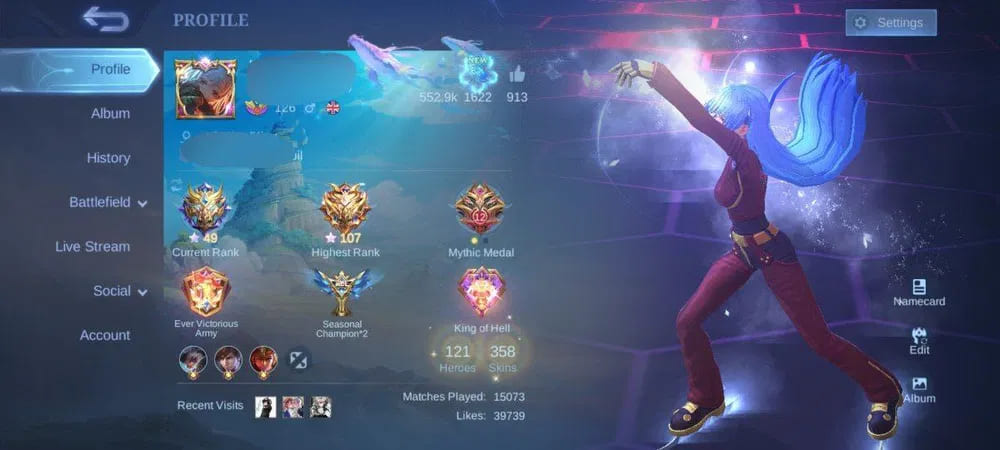
Task: Tap the swap arrows icon beside favorite heroes
Action: pyautogui.click(x=300, y=358)
